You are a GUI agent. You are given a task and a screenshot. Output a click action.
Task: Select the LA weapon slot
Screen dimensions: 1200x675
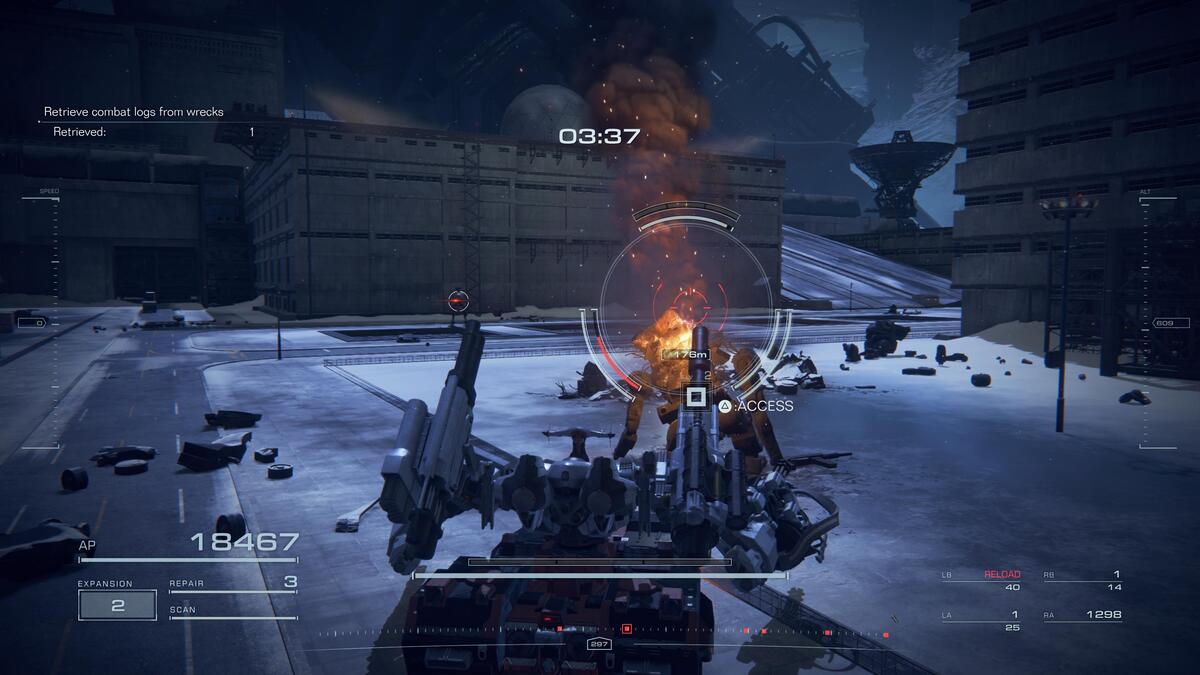980,621
